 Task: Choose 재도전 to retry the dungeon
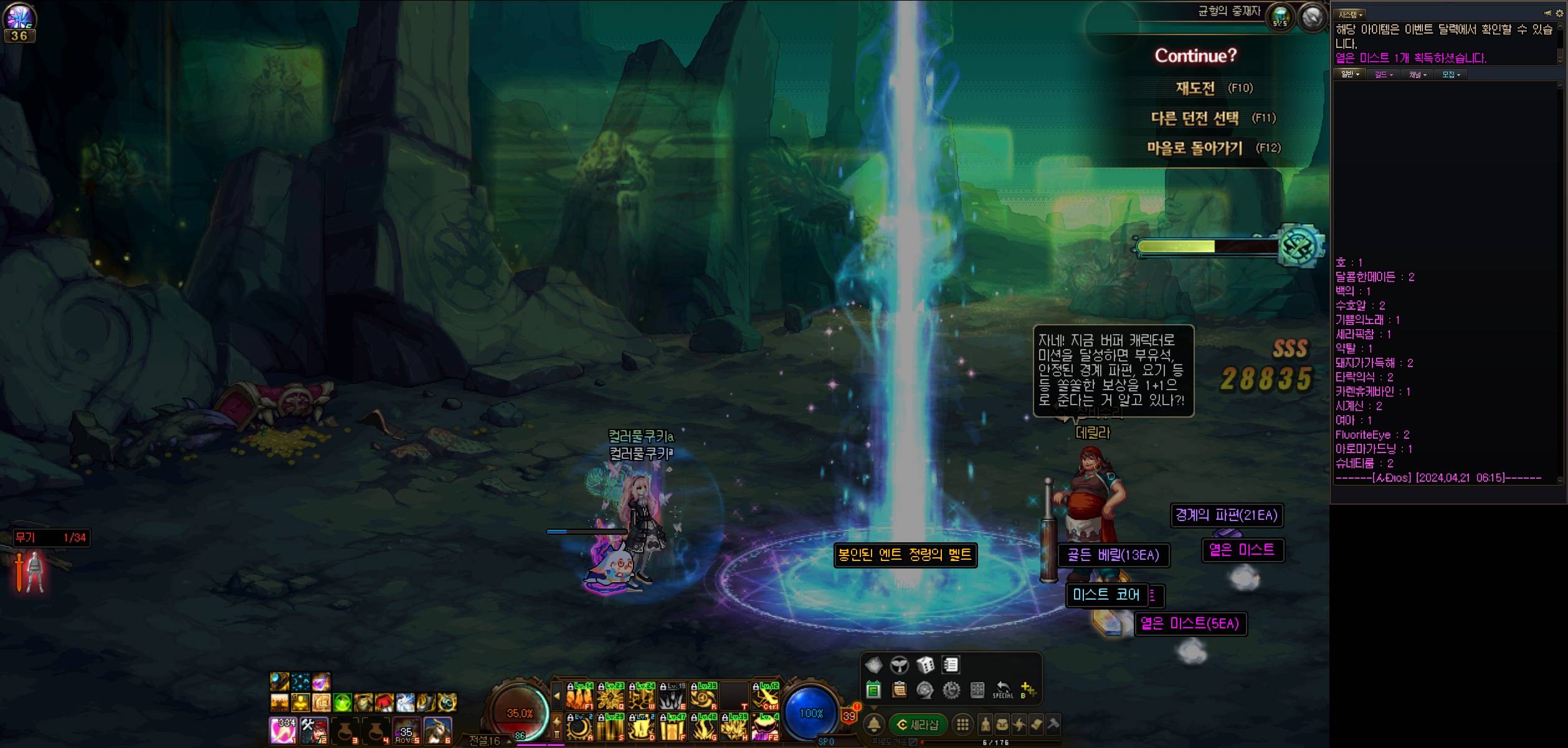click(x=1195, y=89)
